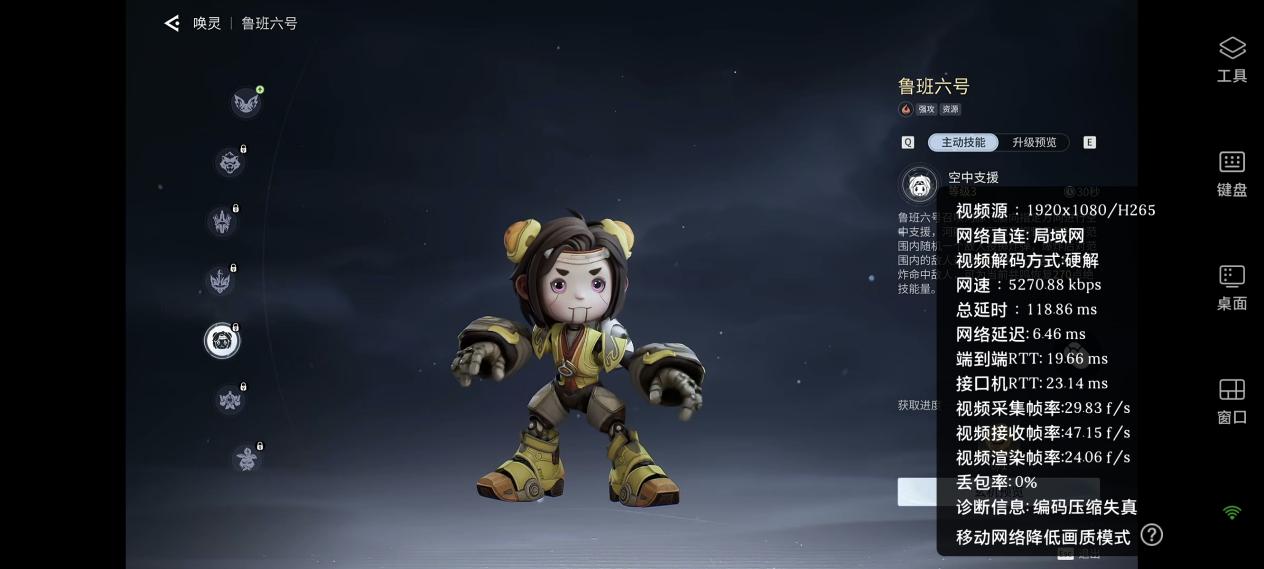
Task: Go back using the arrow beside 唤灵
Action: 172,23
